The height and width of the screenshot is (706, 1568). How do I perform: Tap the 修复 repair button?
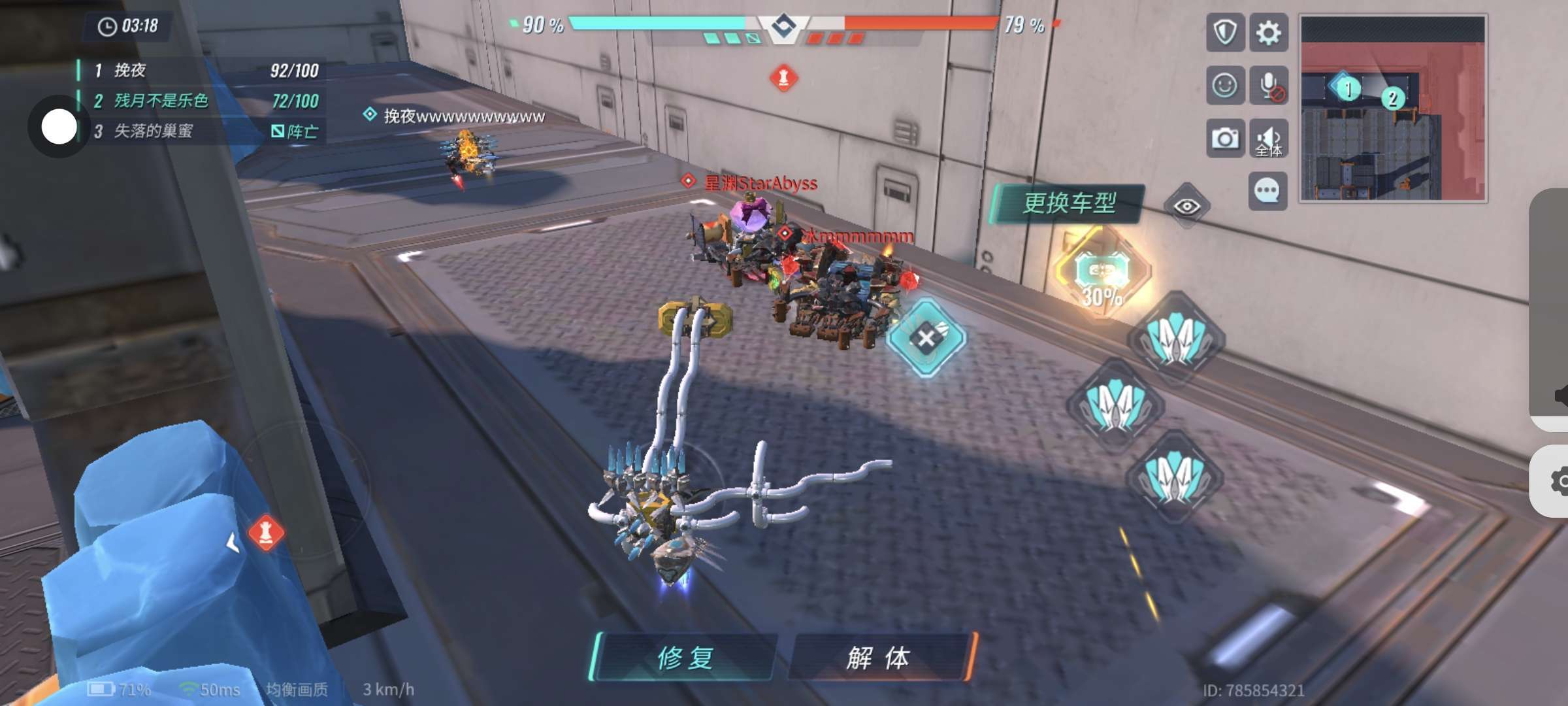click(x=685, y=657)
